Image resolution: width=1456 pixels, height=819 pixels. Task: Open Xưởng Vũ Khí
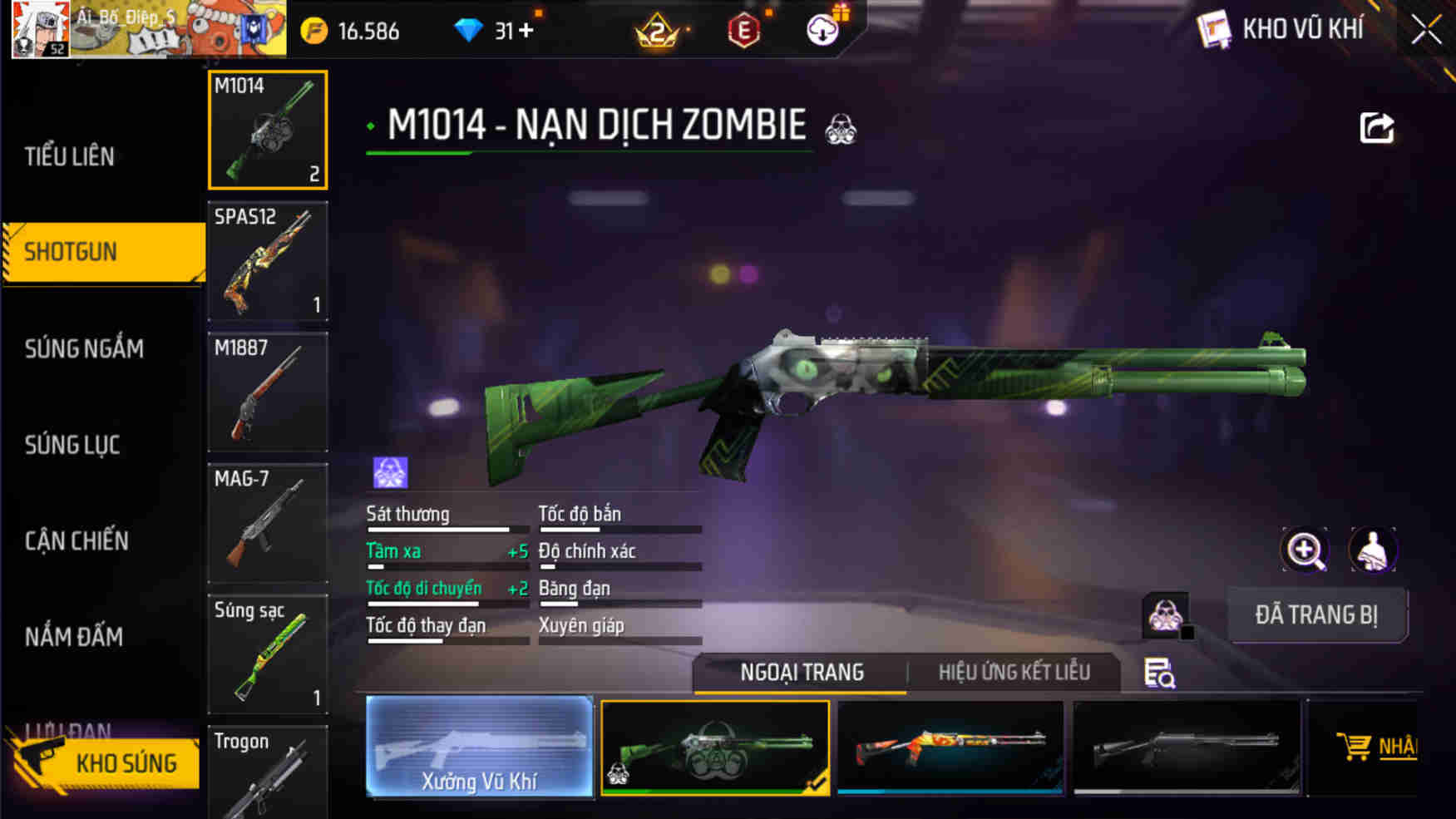(x=481, y=748)
